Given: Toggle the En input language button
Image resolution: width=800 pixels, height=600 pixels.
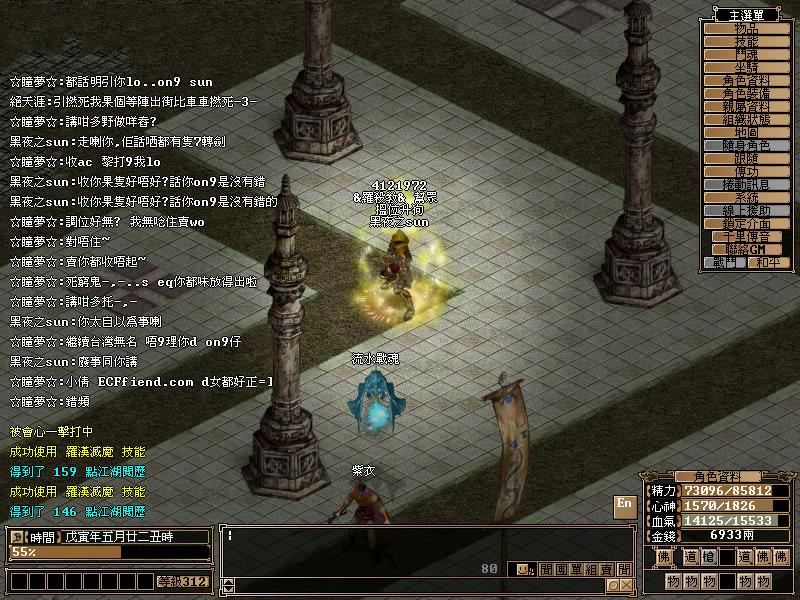Looking at the screenshot, I should point(624,504).
